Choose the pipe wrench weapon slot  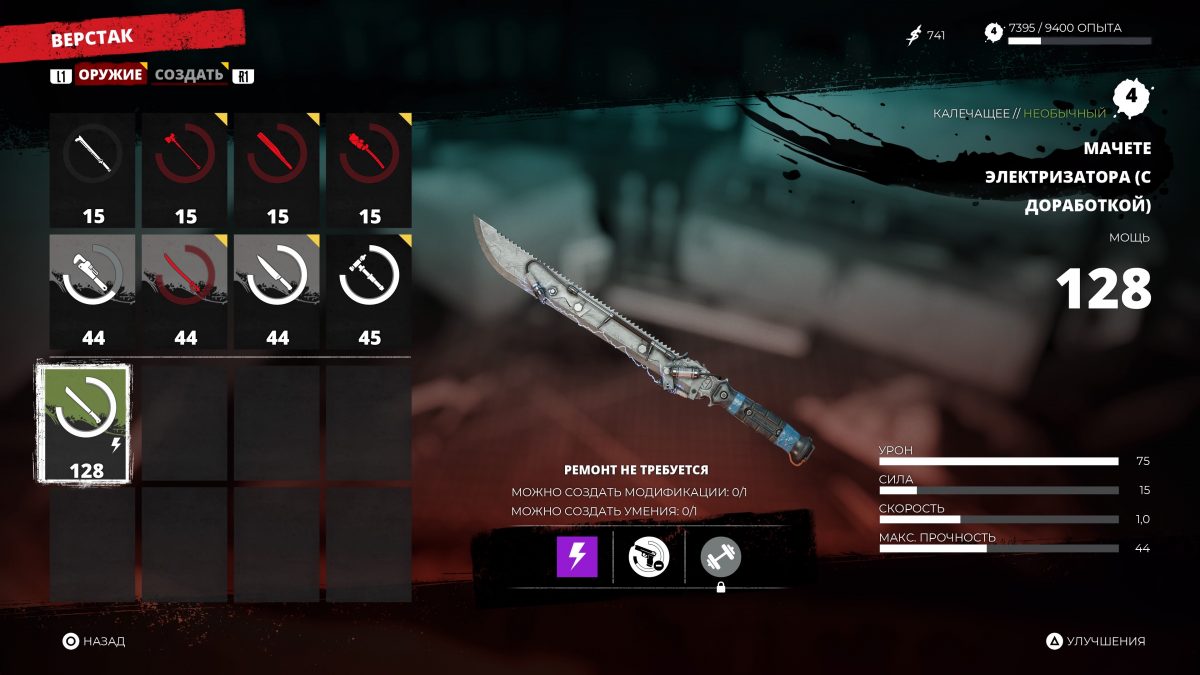(92, 291)
